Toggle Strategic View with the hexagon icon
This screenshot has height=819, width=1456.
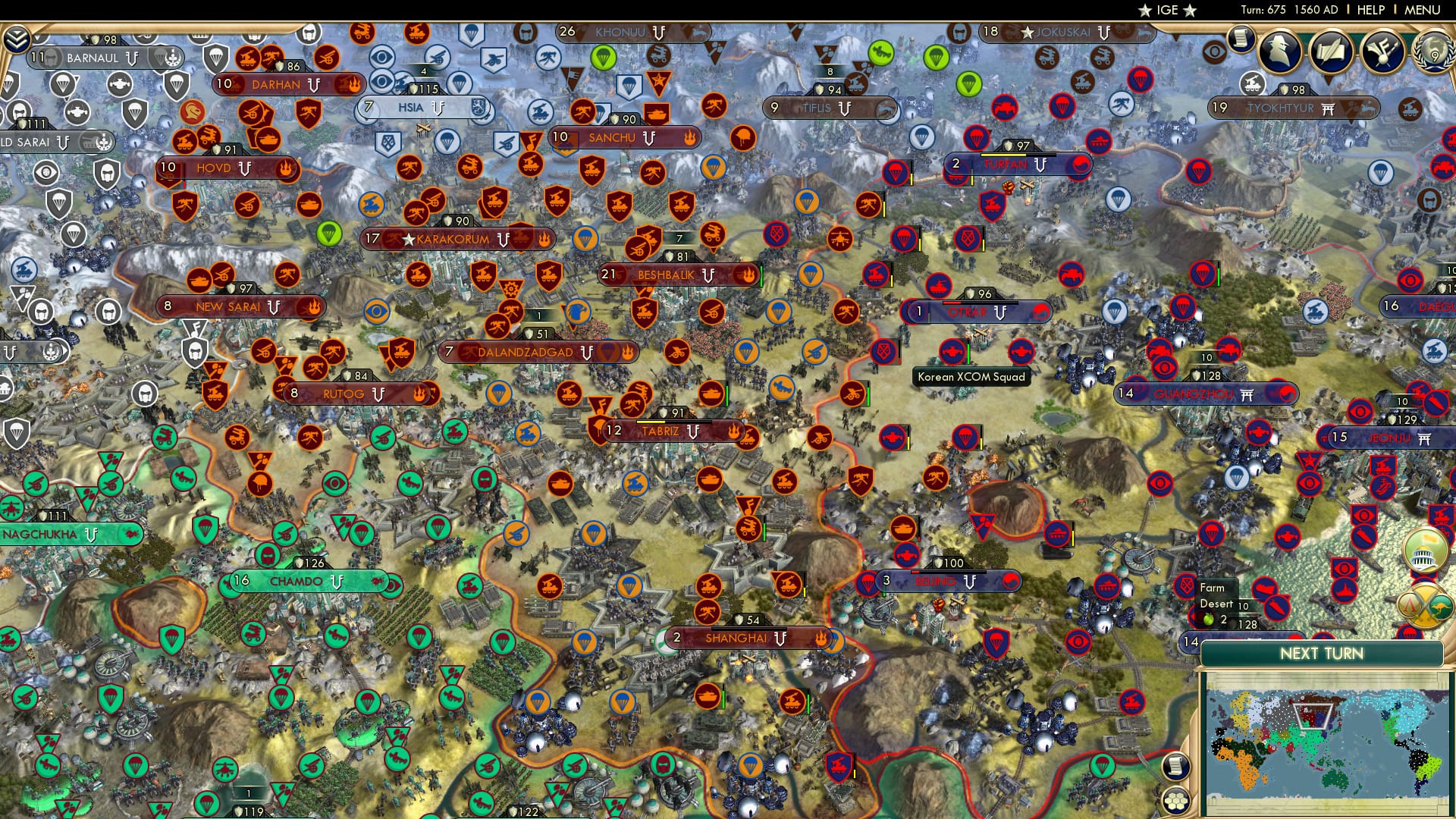coord(1175,802)
